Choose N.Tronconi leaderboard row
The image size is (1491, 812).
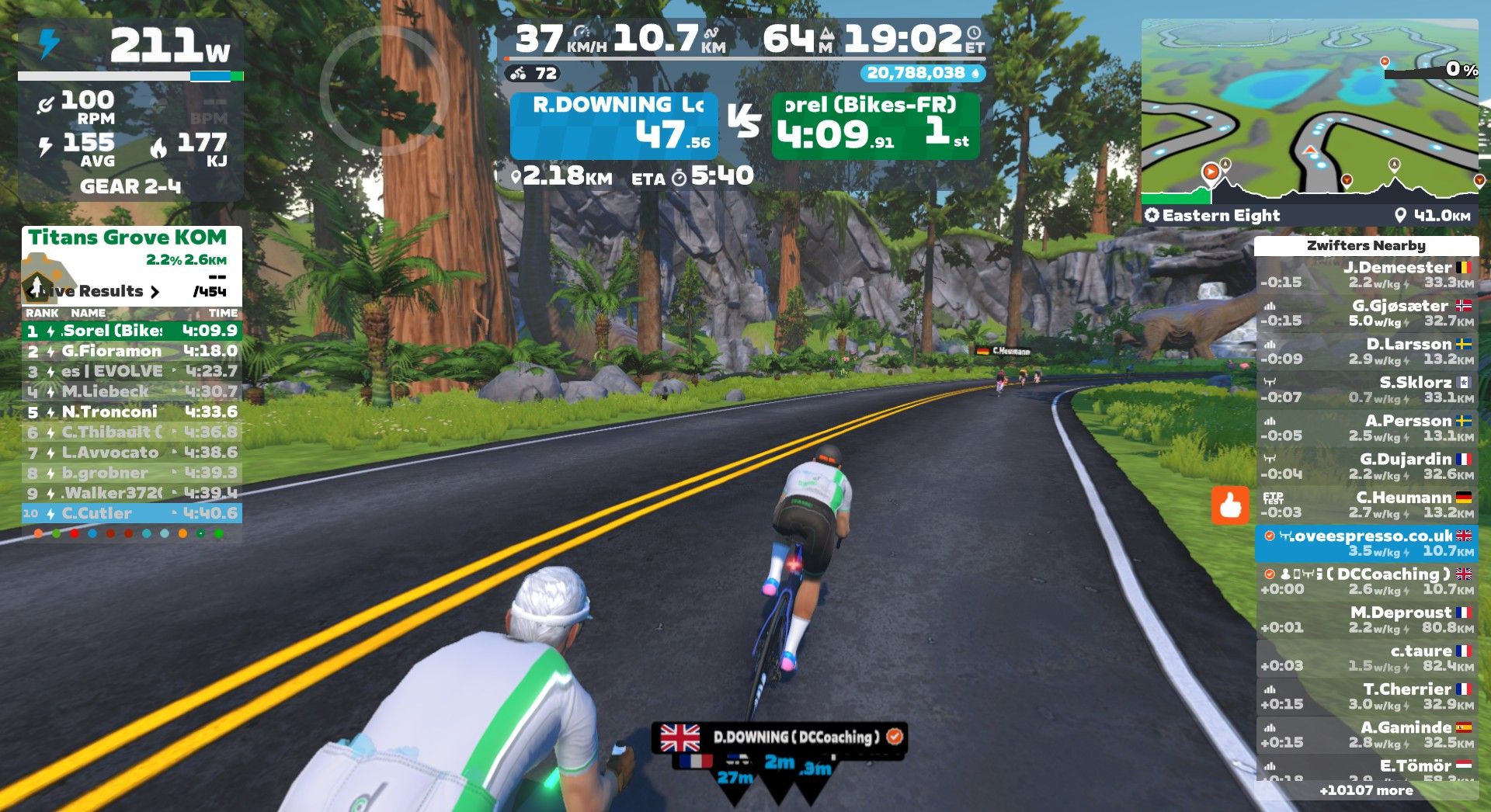coord(132,412)
